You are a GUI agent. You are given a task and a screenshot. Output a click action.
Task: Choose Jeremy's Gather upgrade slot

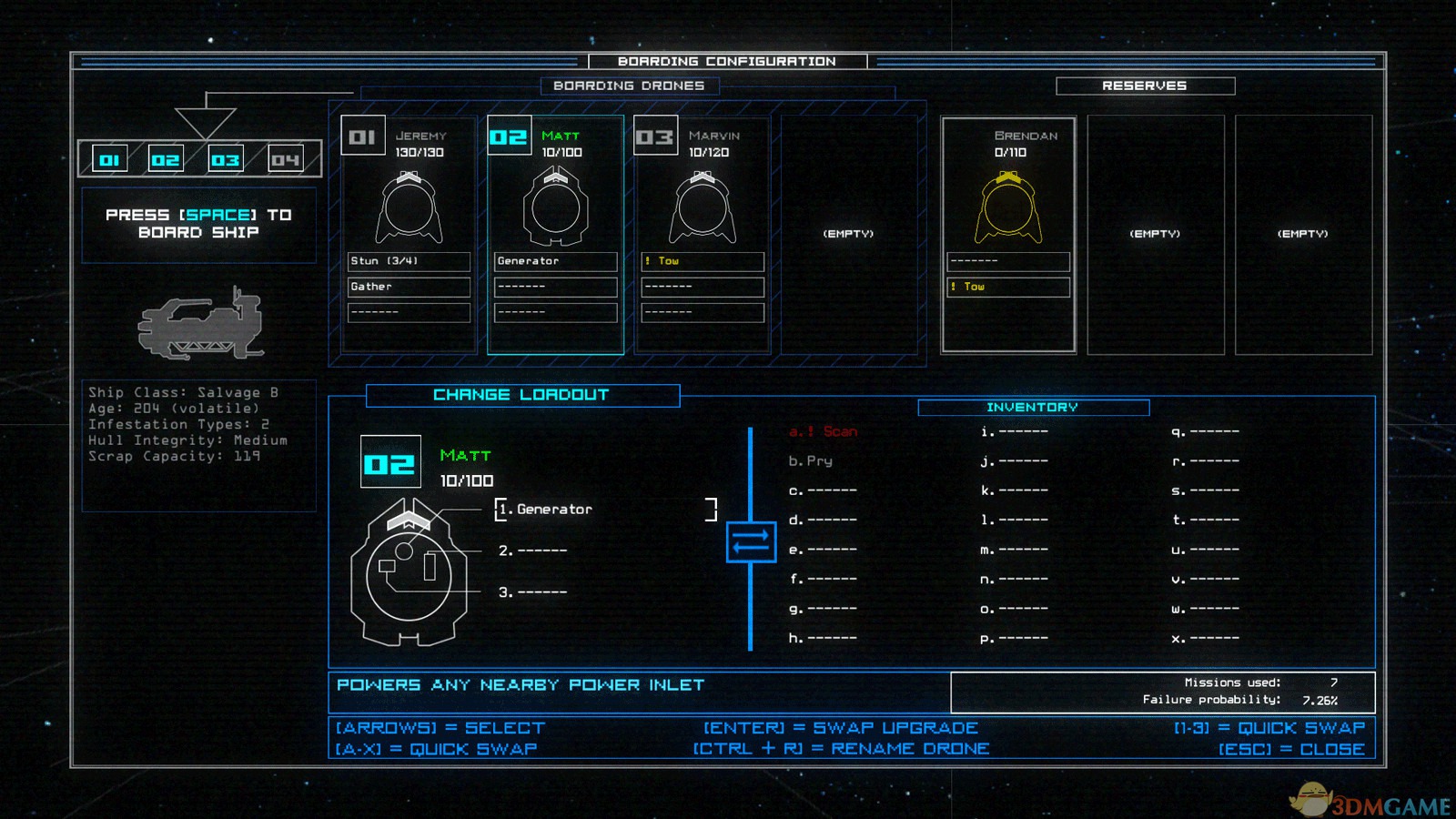[409, 287]
